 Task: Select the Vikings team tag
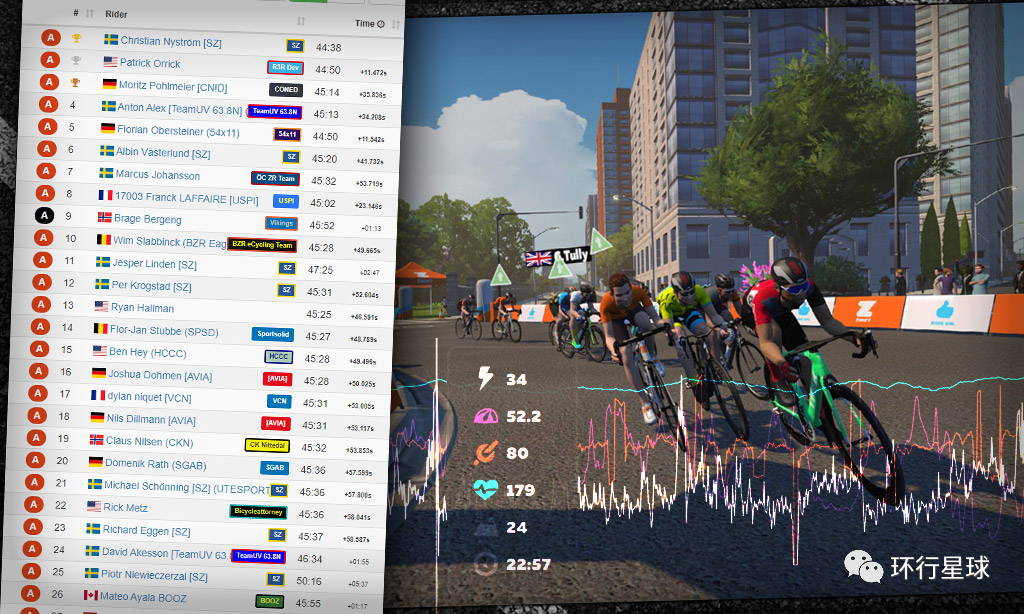tap(281, 223)
